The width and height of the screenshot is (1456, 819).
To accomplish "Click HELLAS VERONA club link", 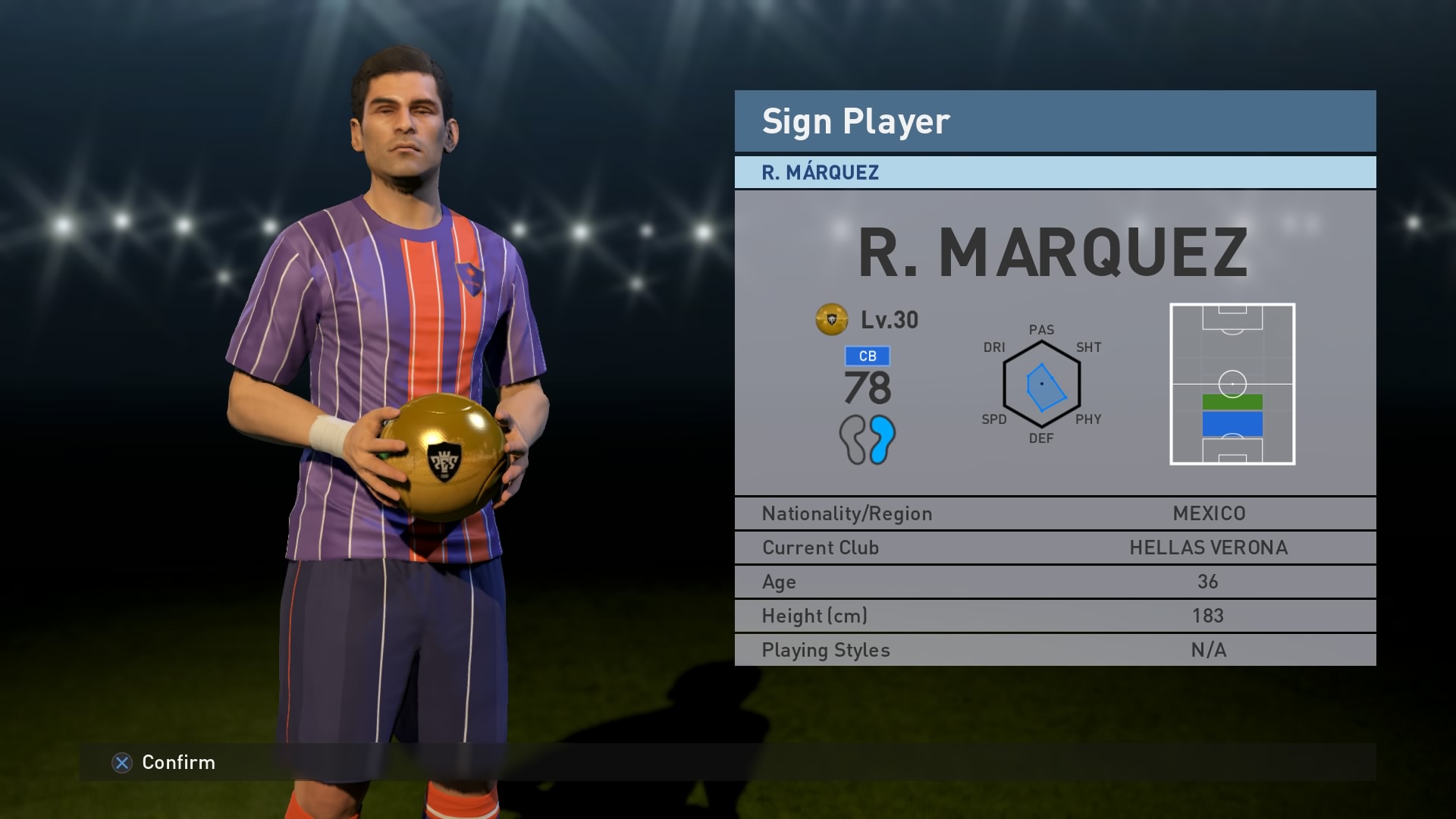I will tap(1207, 548).
